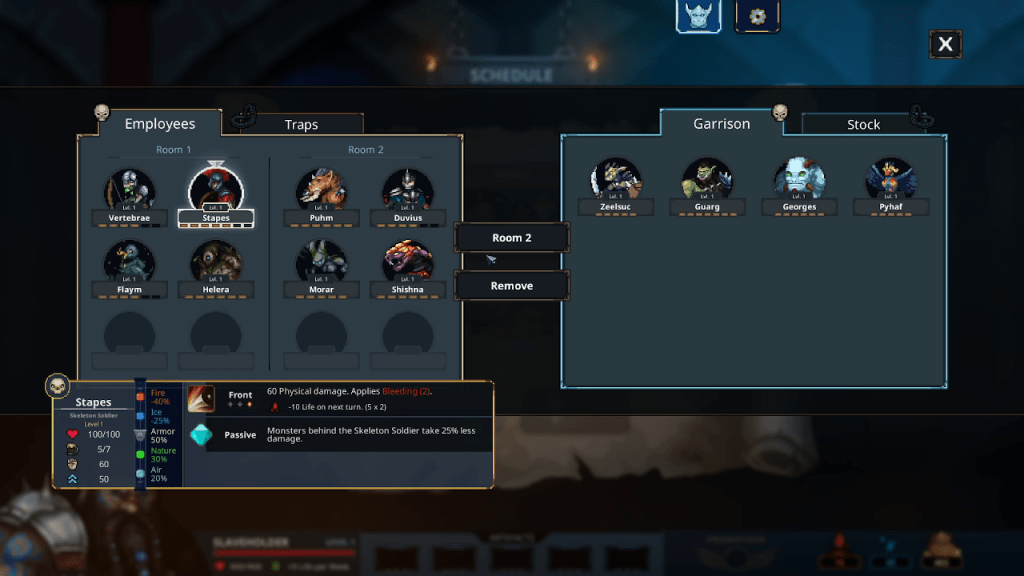1024x576 pixels.
Task: Select the Garrison tab
Action: tap(721, 124)
